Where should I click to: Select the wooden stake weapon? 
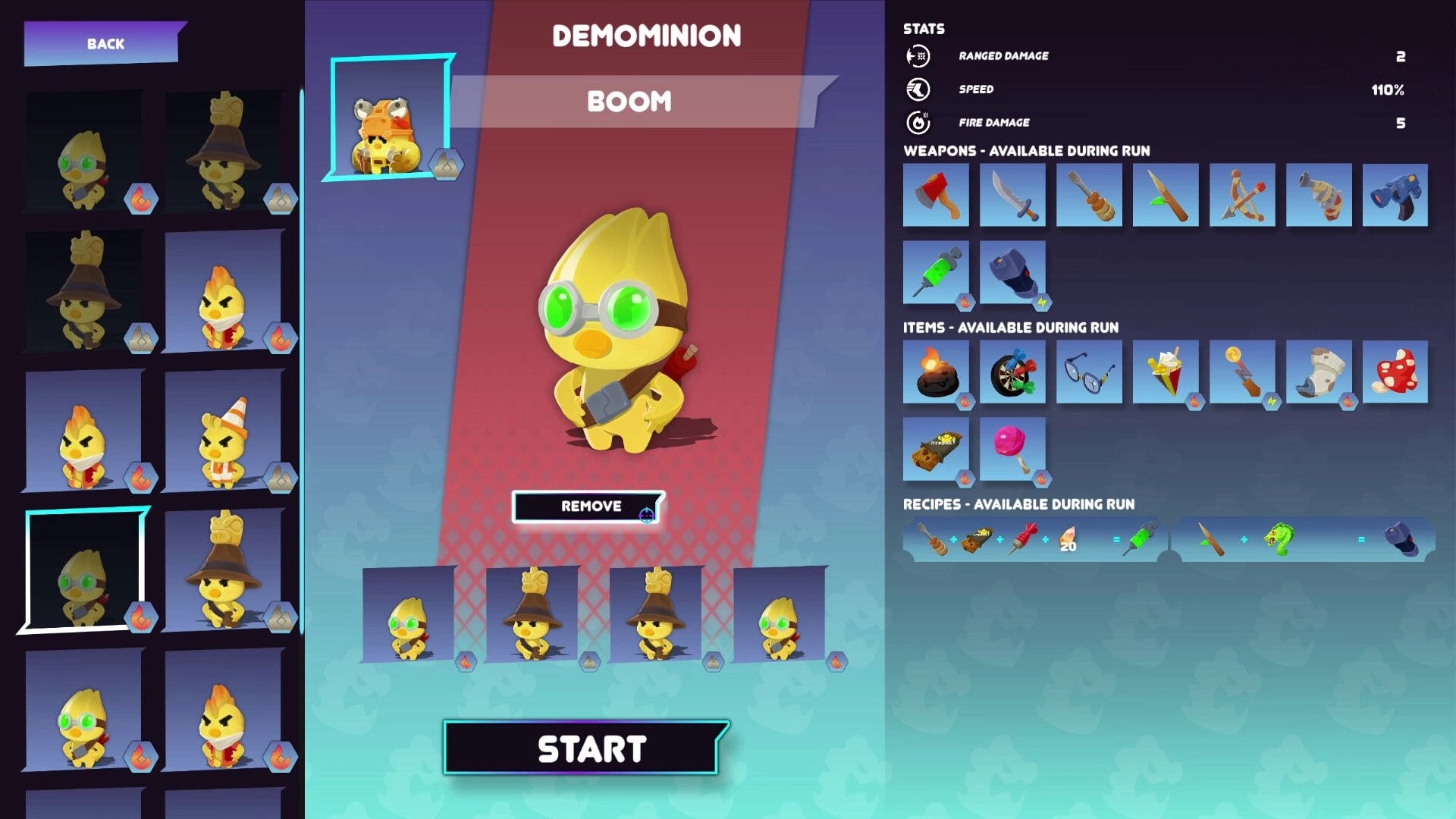(x=1164, y=195)
